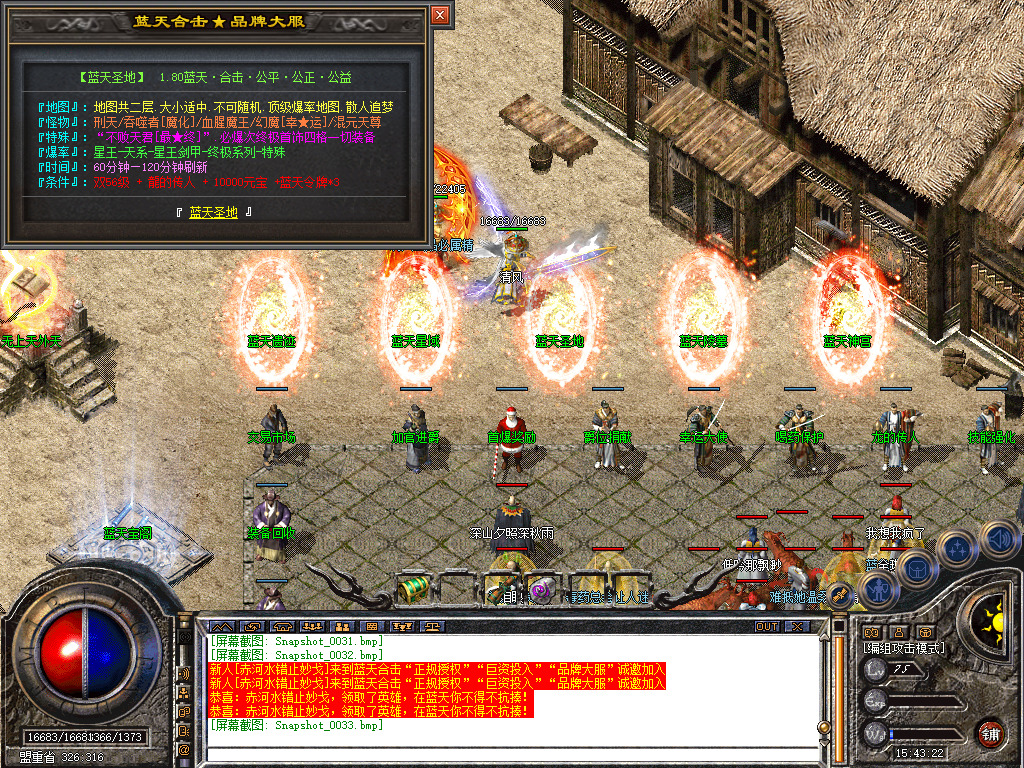The height and width of the screenshot is (768, 1024).
Task: Select the green treasure chest hotbar slot
Action: [413, 587]
